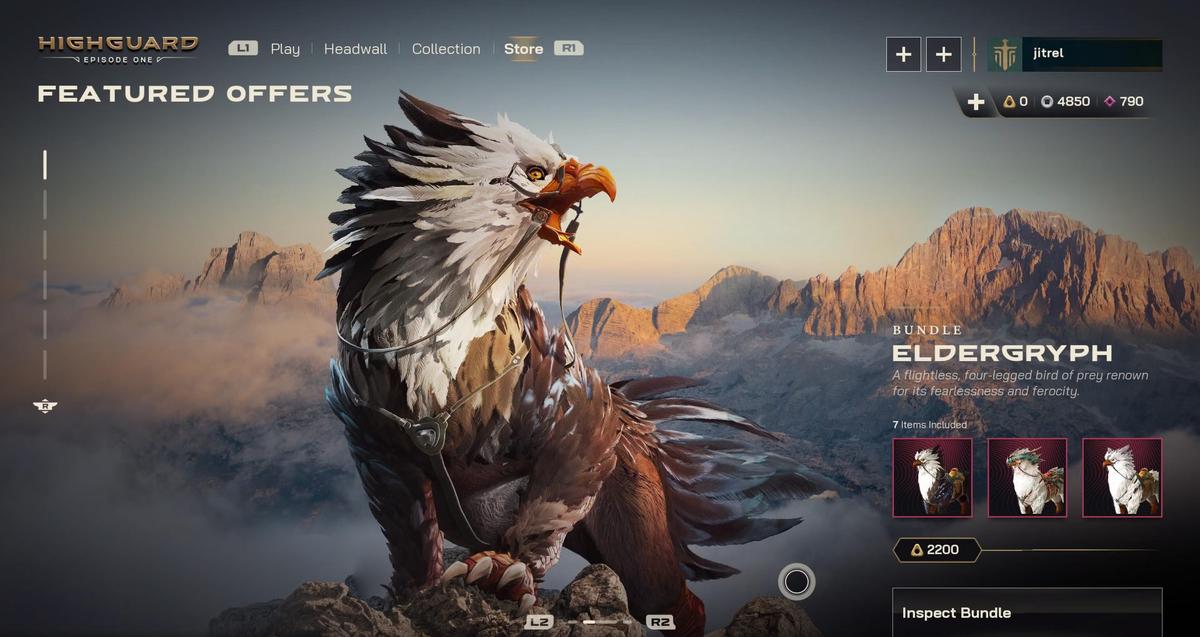Choose the green-crested gryph thumbnail
This screenshot has height=637, width=1200.
[x=1027, y=478]
